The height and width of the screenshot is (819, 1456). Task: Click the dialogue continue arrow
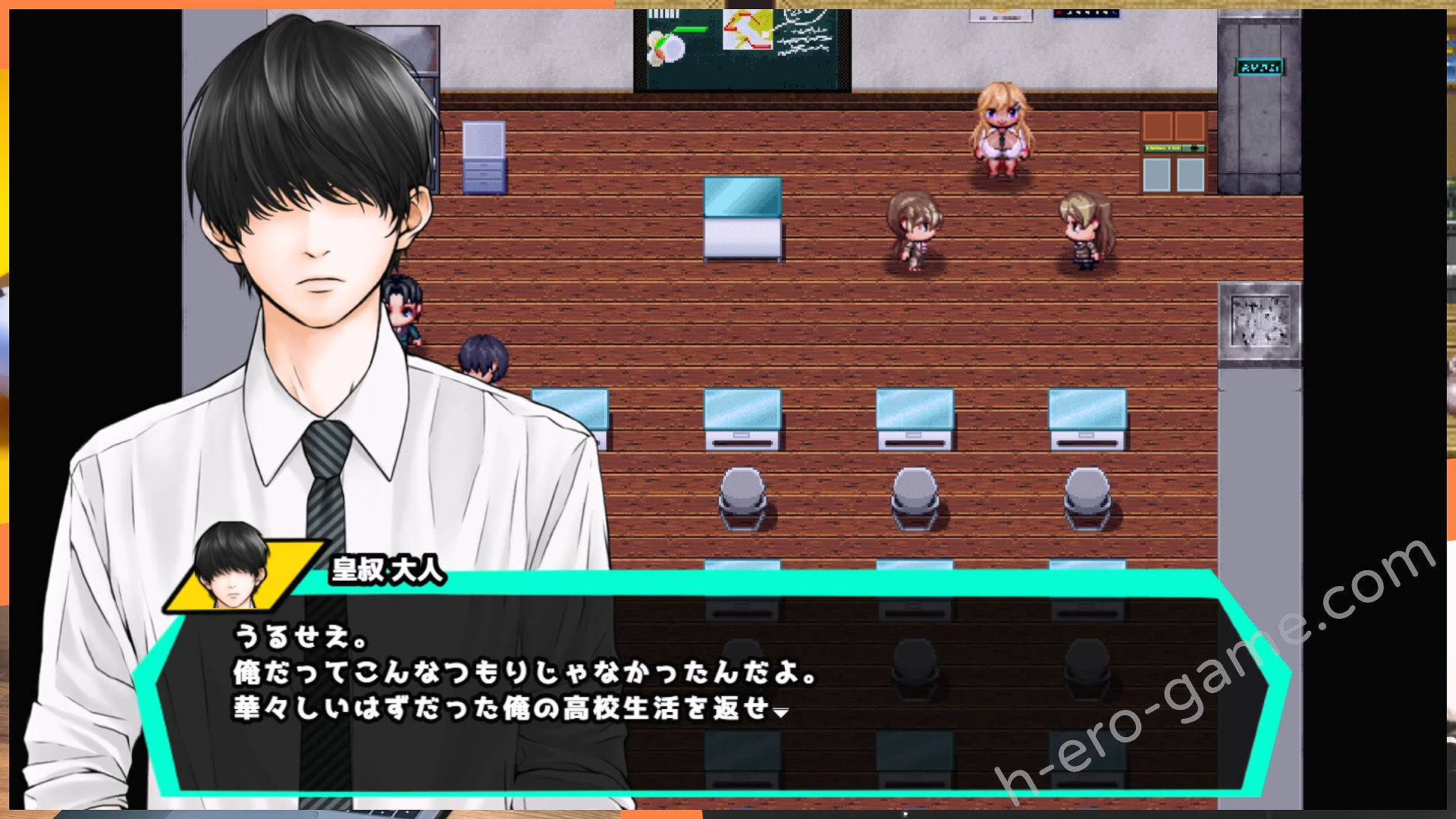[x=780, y=712]
